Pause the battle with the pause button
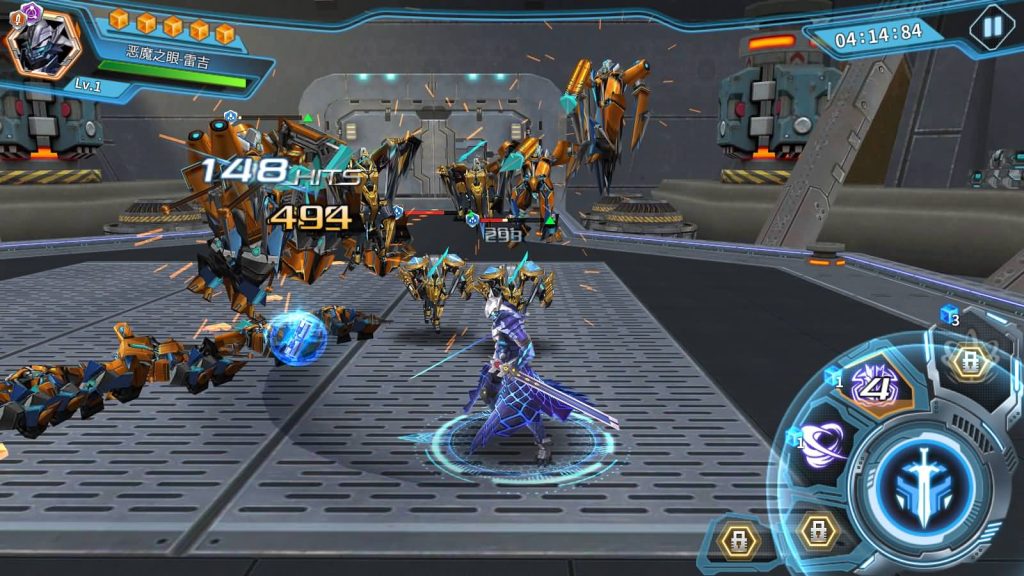This screenshot has height=576, width=1024. (992, 27)
